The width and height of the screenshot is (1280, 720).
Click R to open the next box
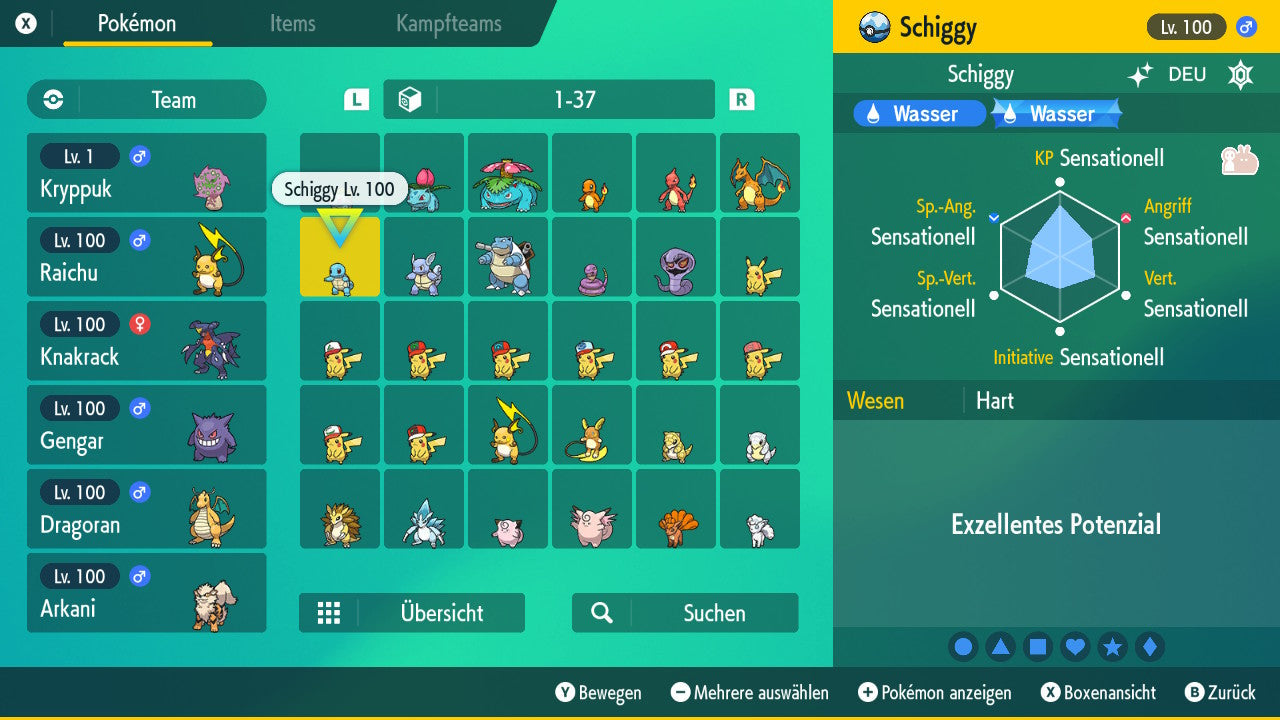click(740, 99)
